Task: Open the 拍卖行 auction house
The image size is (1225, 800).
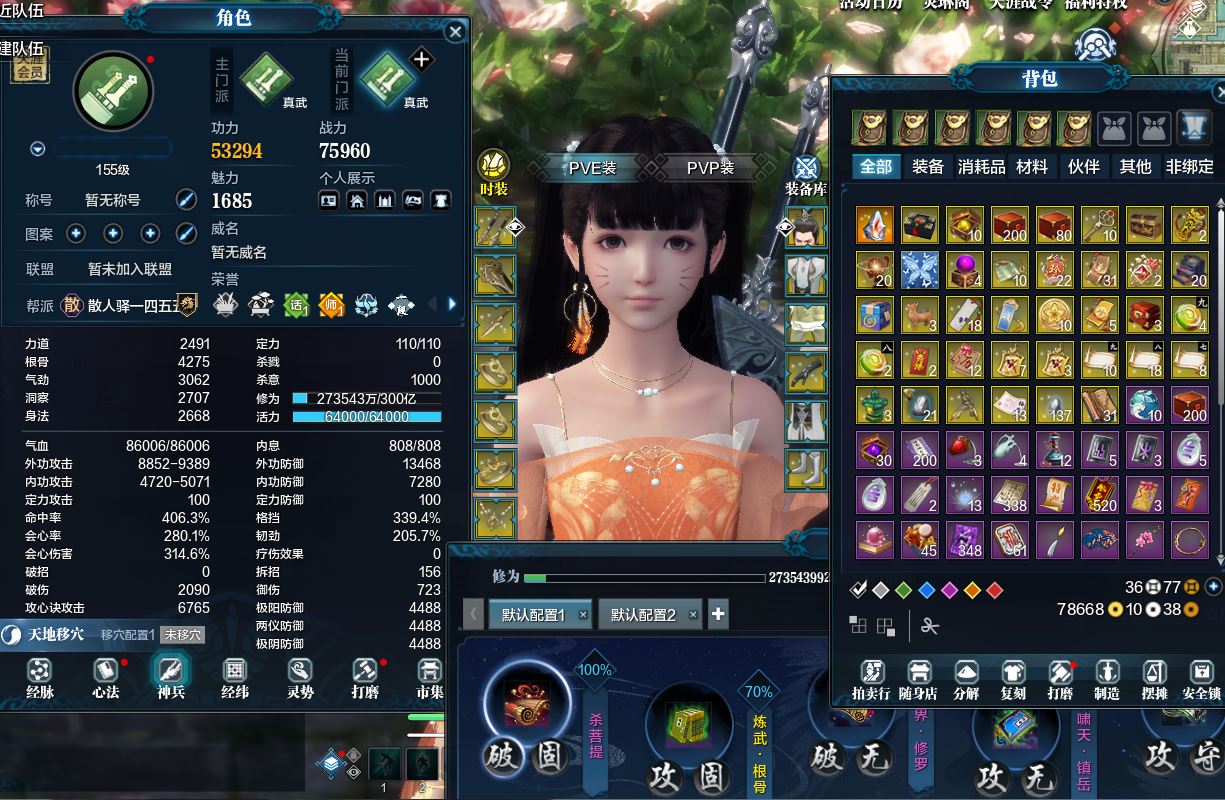Action: point(871,679)
